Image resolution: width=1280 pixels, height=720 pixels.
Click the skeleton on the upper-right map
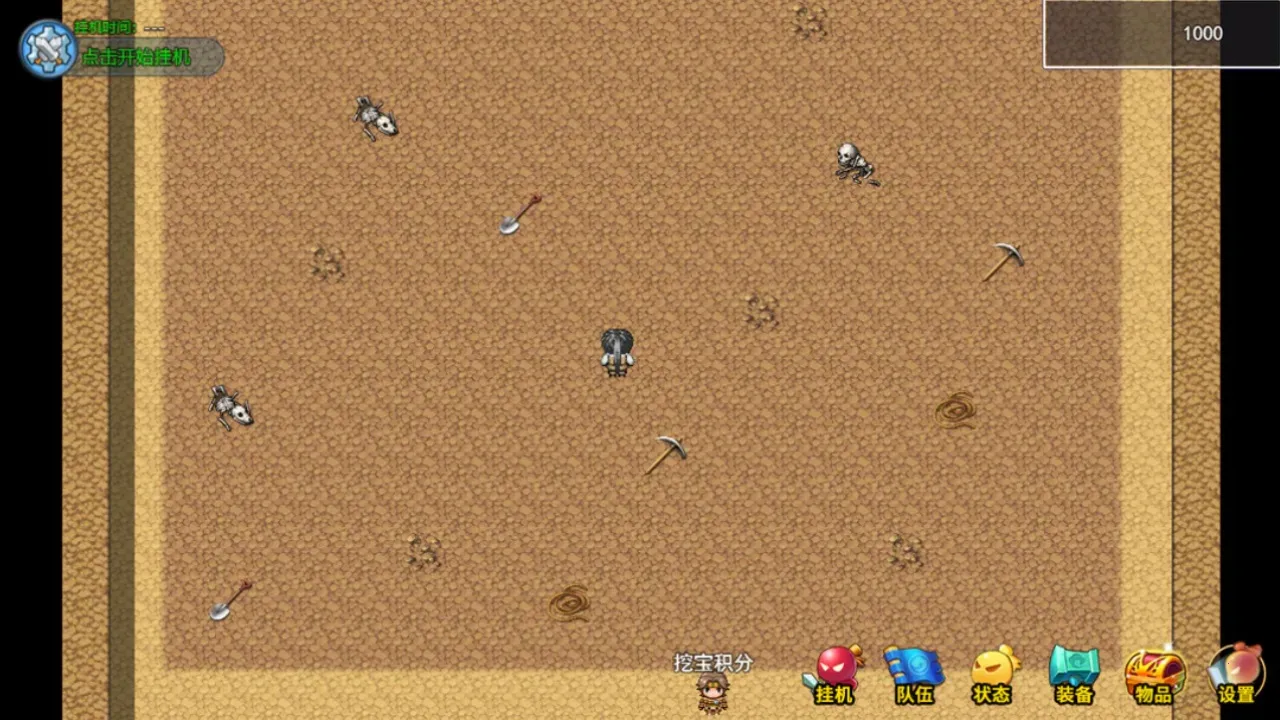[855, 163]
